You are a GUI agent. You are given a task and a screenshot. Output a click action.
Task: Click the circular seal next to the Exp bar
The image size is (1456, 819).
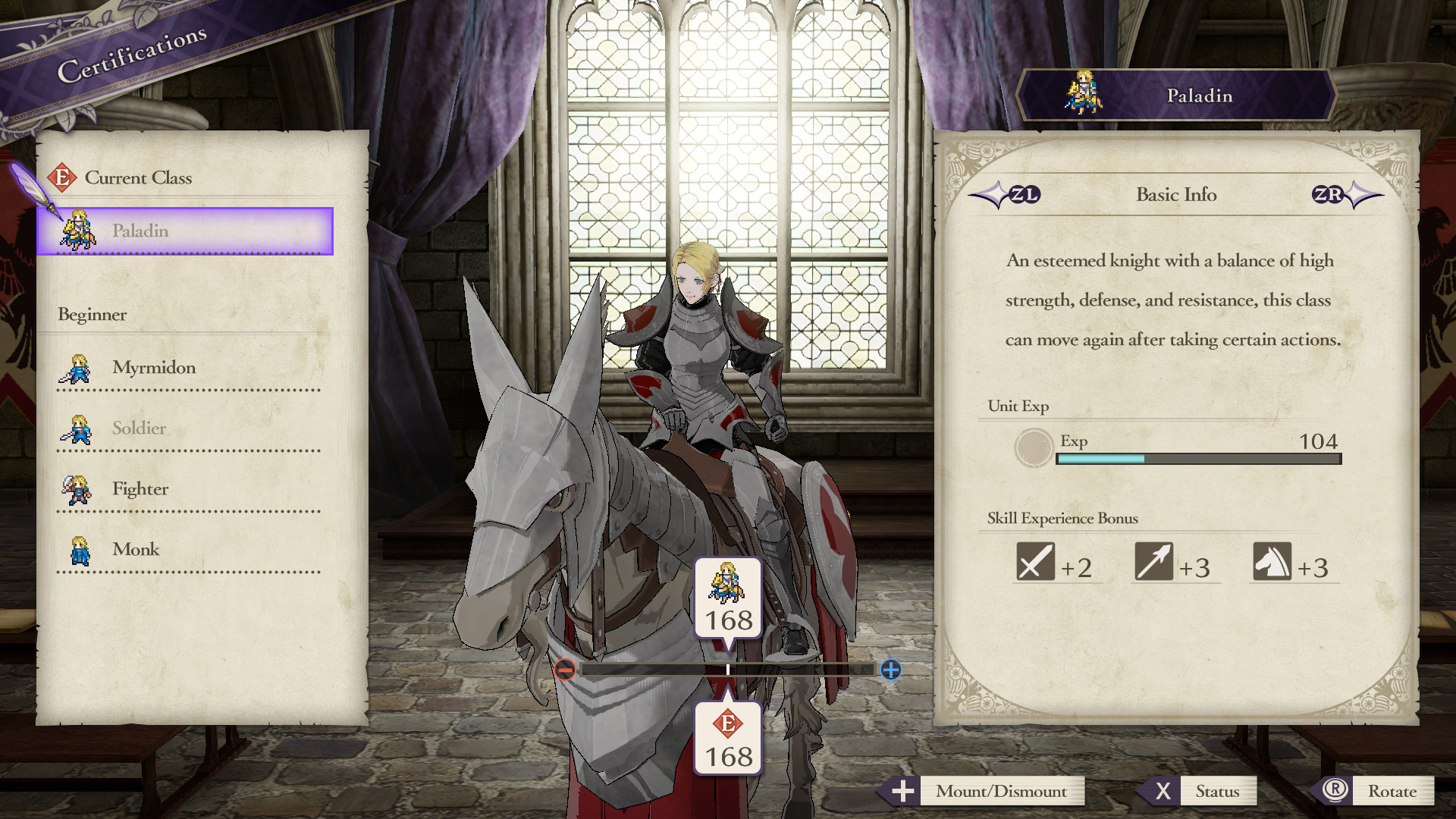tap(1032, 448)
